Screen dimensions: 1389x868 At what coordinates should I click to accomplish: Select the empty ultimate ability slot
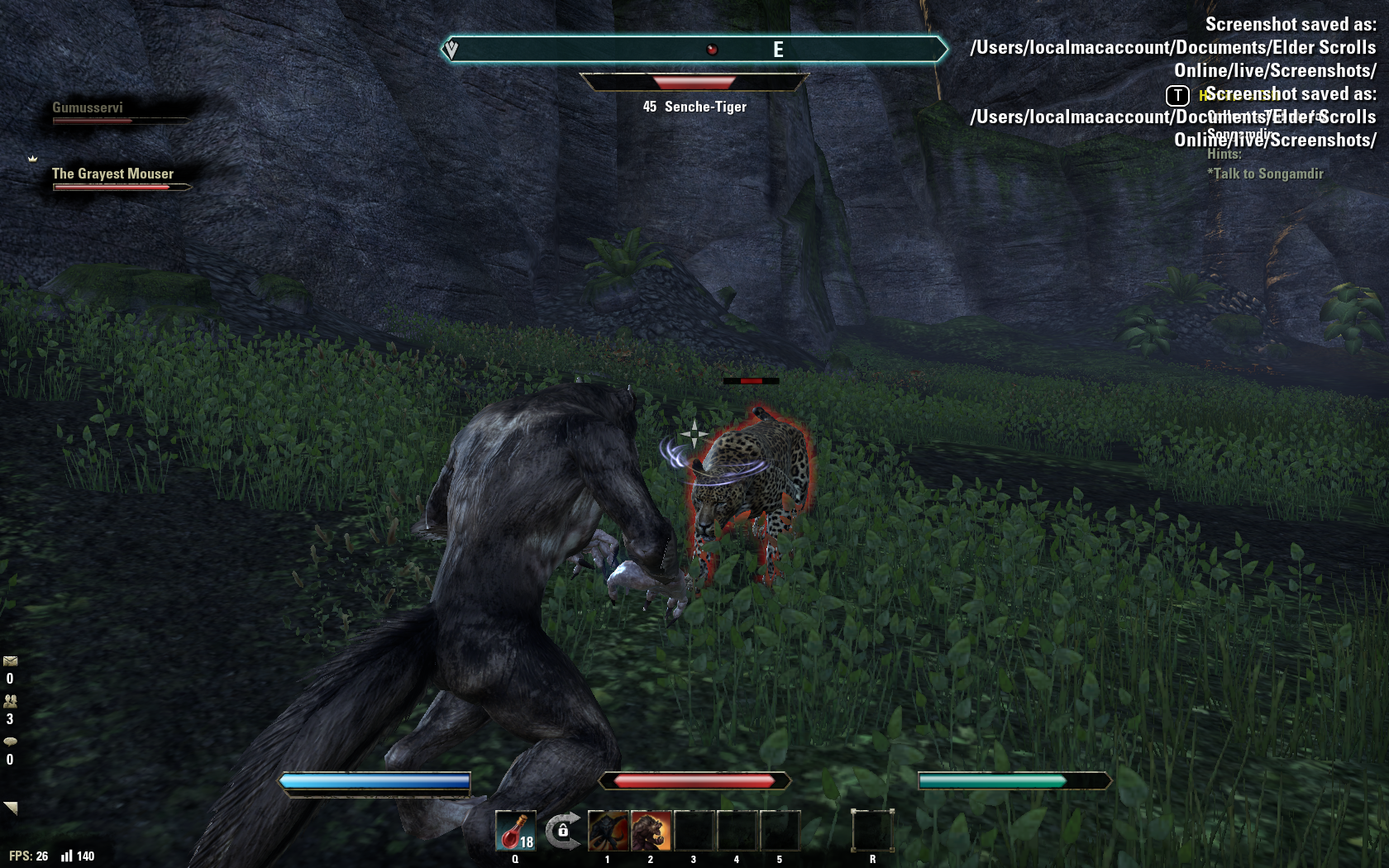pyautogui.click(x=872, y=830)
